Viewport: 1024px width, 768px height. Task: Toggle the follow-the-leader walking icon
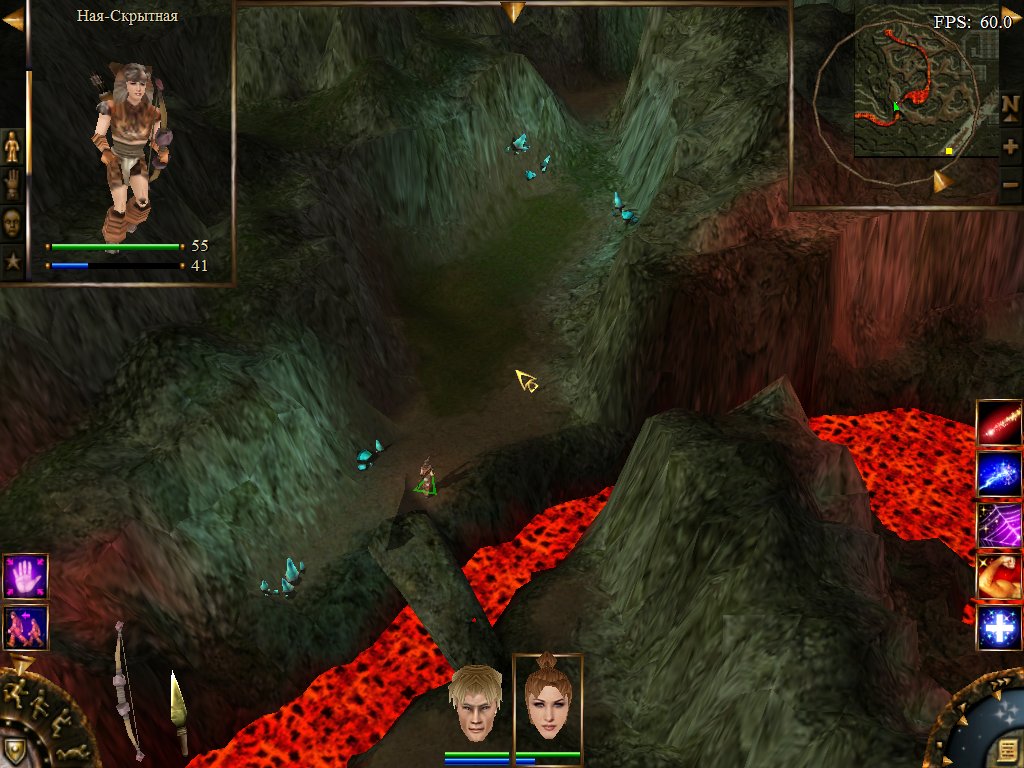pos(25,627)
